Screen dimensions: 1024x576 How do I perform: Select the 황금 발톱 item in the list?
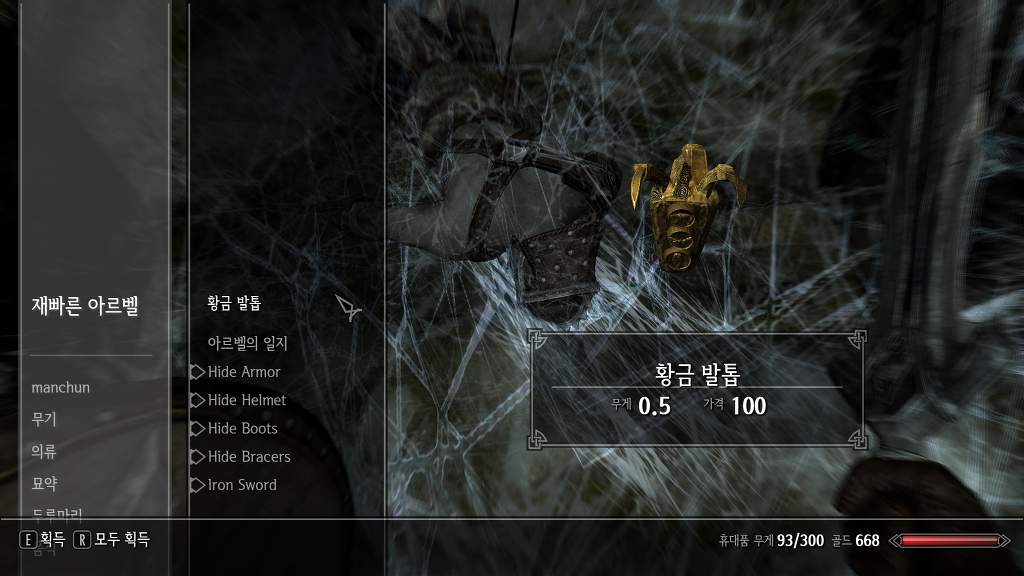click(x=234, y=303)
